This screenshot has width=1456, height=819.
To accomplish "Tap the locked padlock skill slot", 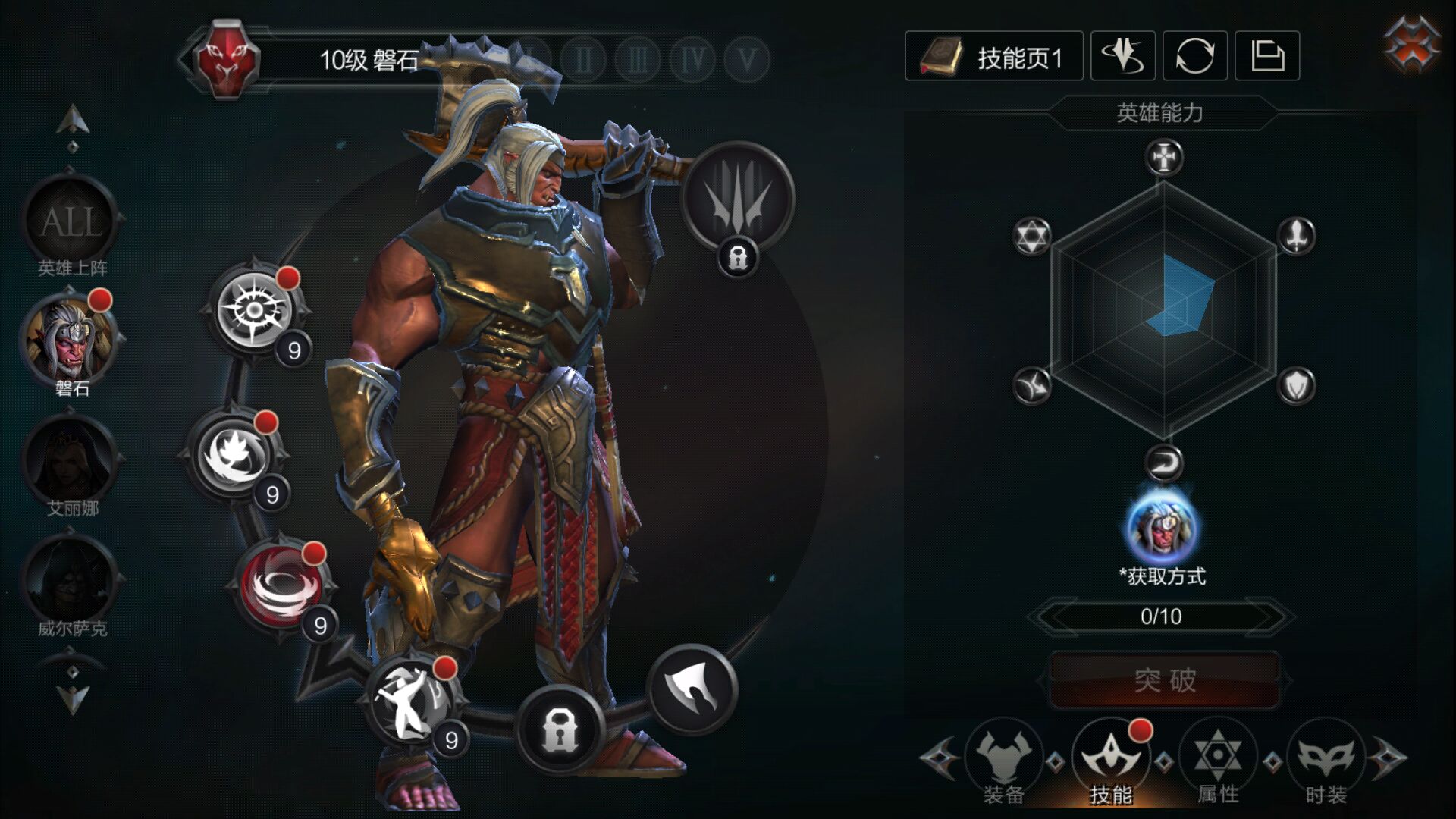I will (x=560, y=730).
